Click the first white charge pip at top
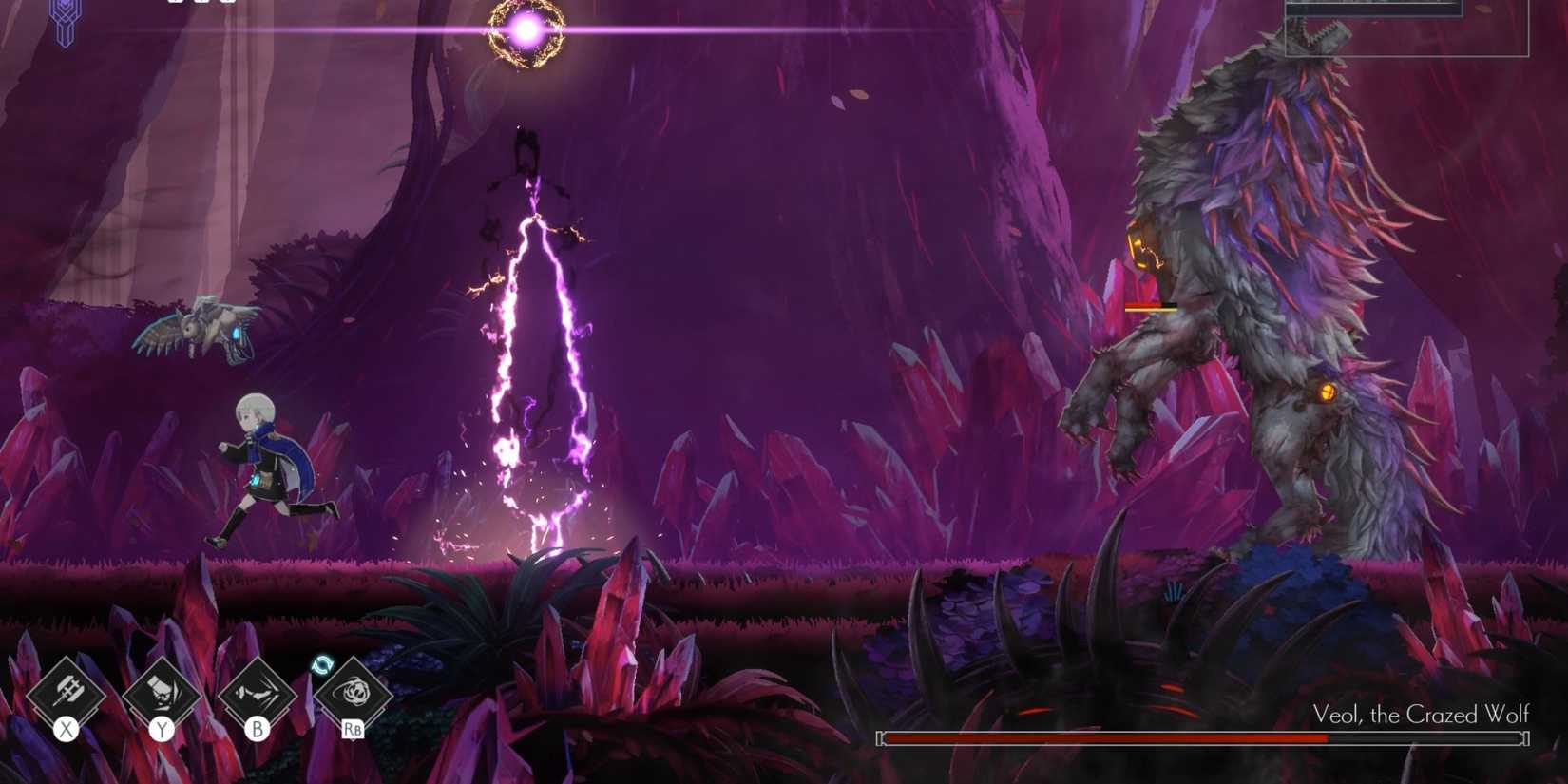Image resolution: width=1568 pixels, height=784 pixels. (x=176, y=4)
